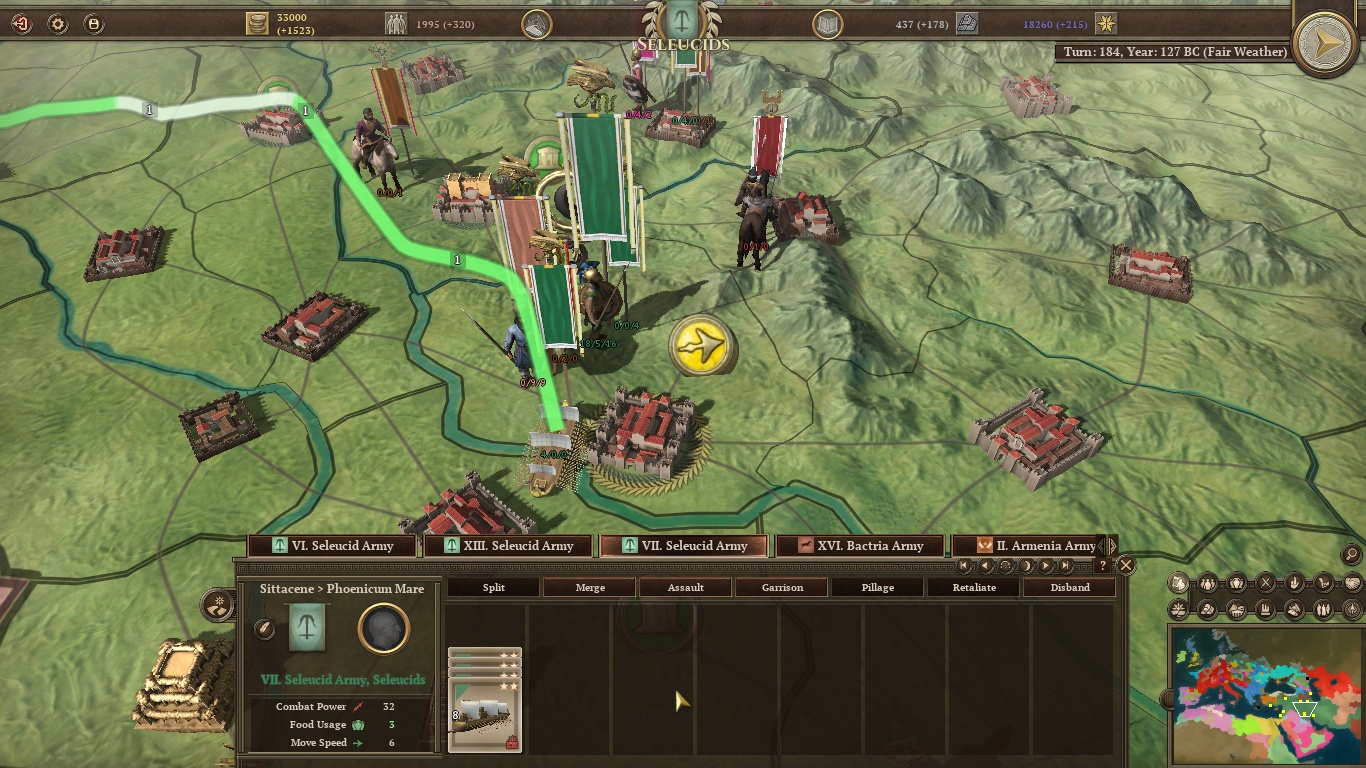Issue the Pillage command
The image size is (1366, 768).
tap(878, 588)
